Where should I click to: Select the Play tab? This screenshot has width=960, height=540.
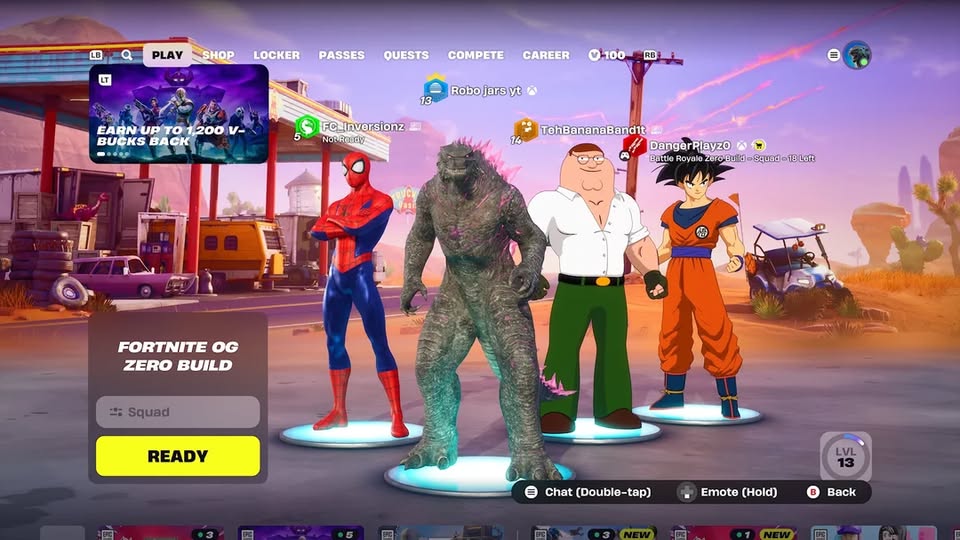[167, 55]
